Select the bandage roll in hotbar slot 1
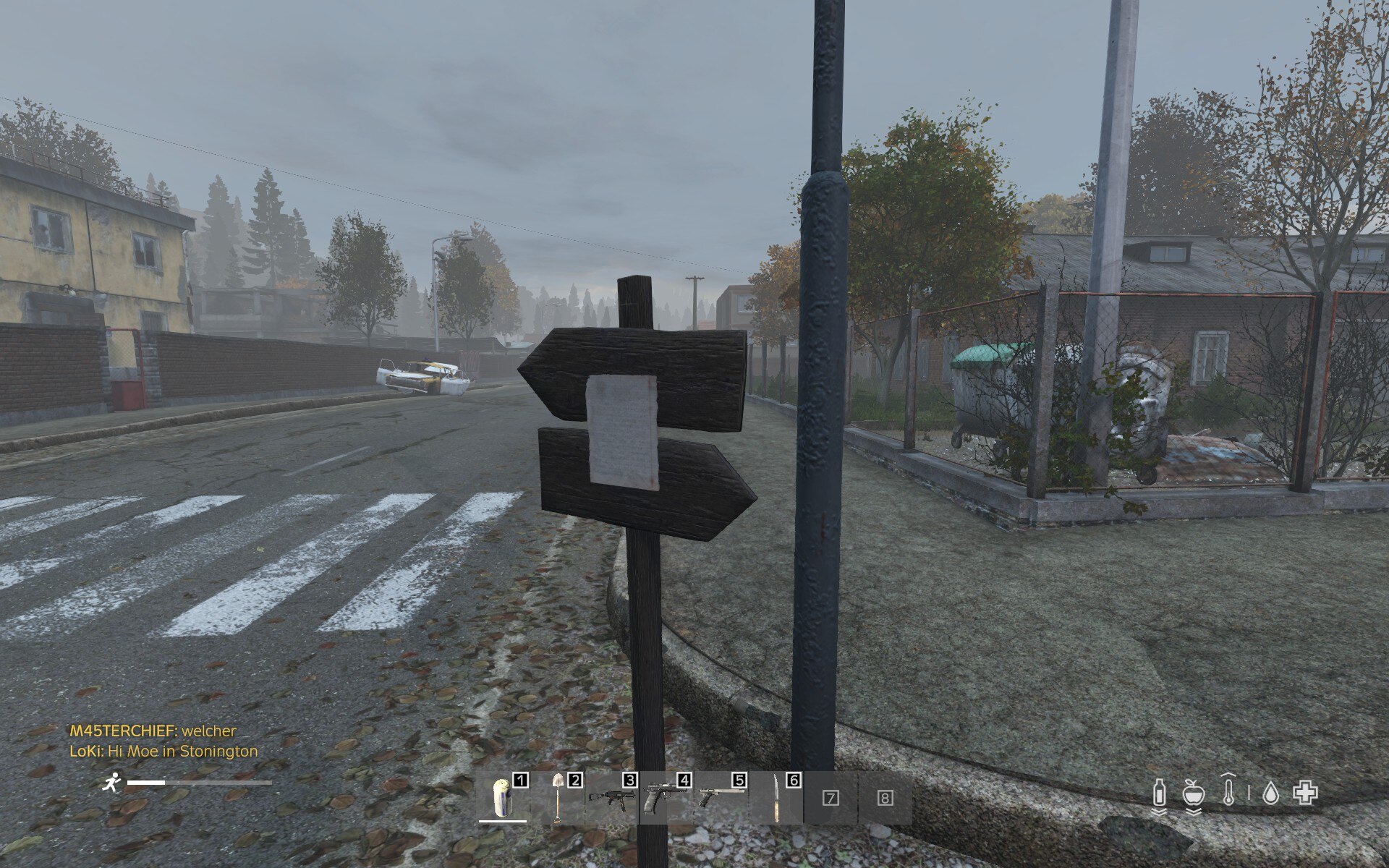 tap(504, 798)
